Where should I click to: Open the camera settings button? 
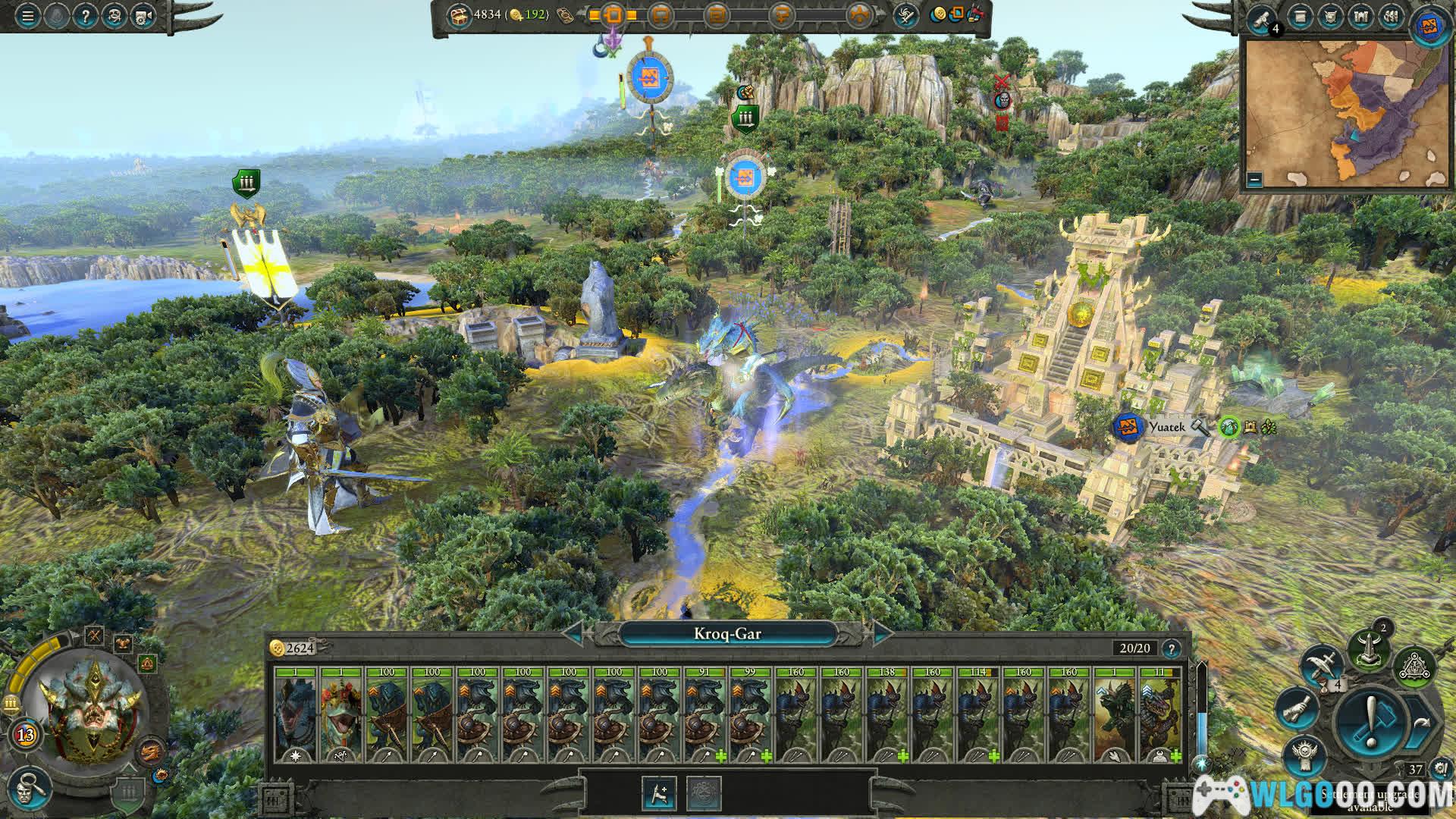point(143,17)
